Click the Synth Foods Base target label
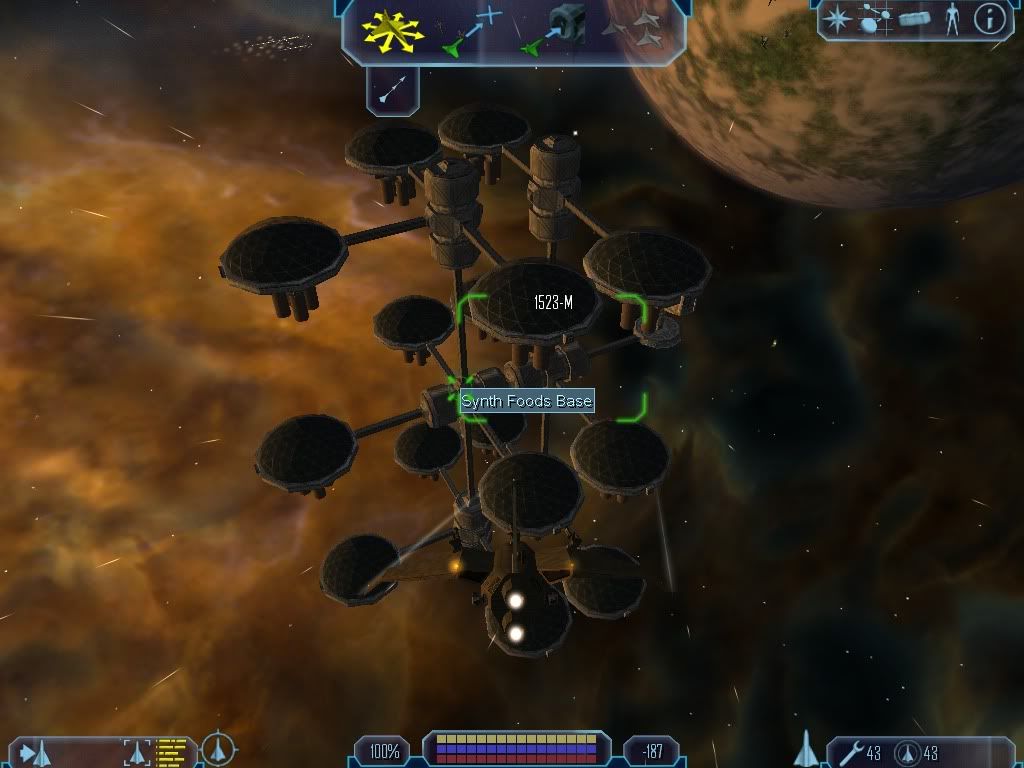Viewport: 1024px width, 768px height. (527, 402)
